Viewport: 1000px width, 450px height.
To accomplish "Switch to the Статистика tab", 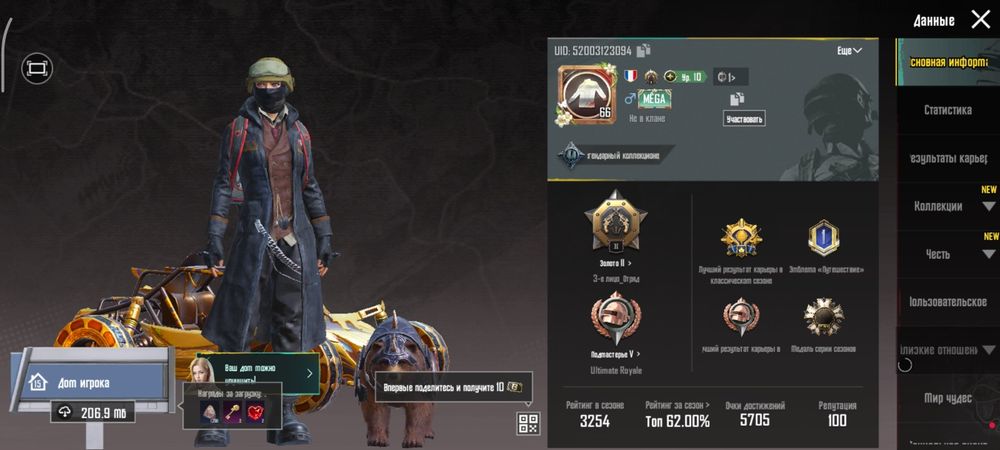I will (947, 110).
